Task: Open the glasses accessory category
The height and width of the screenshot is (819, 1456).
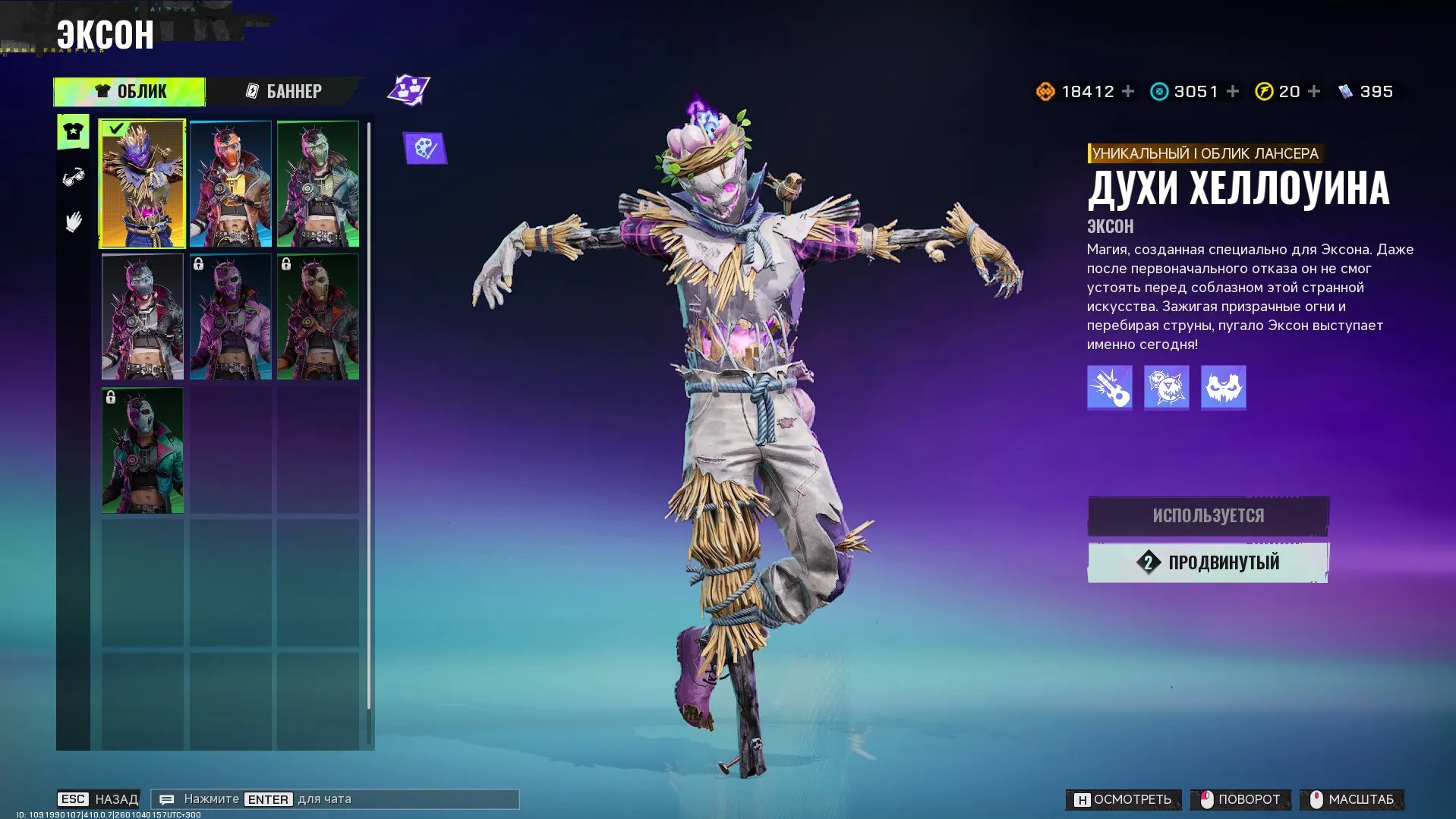Action: pos(74,178)
